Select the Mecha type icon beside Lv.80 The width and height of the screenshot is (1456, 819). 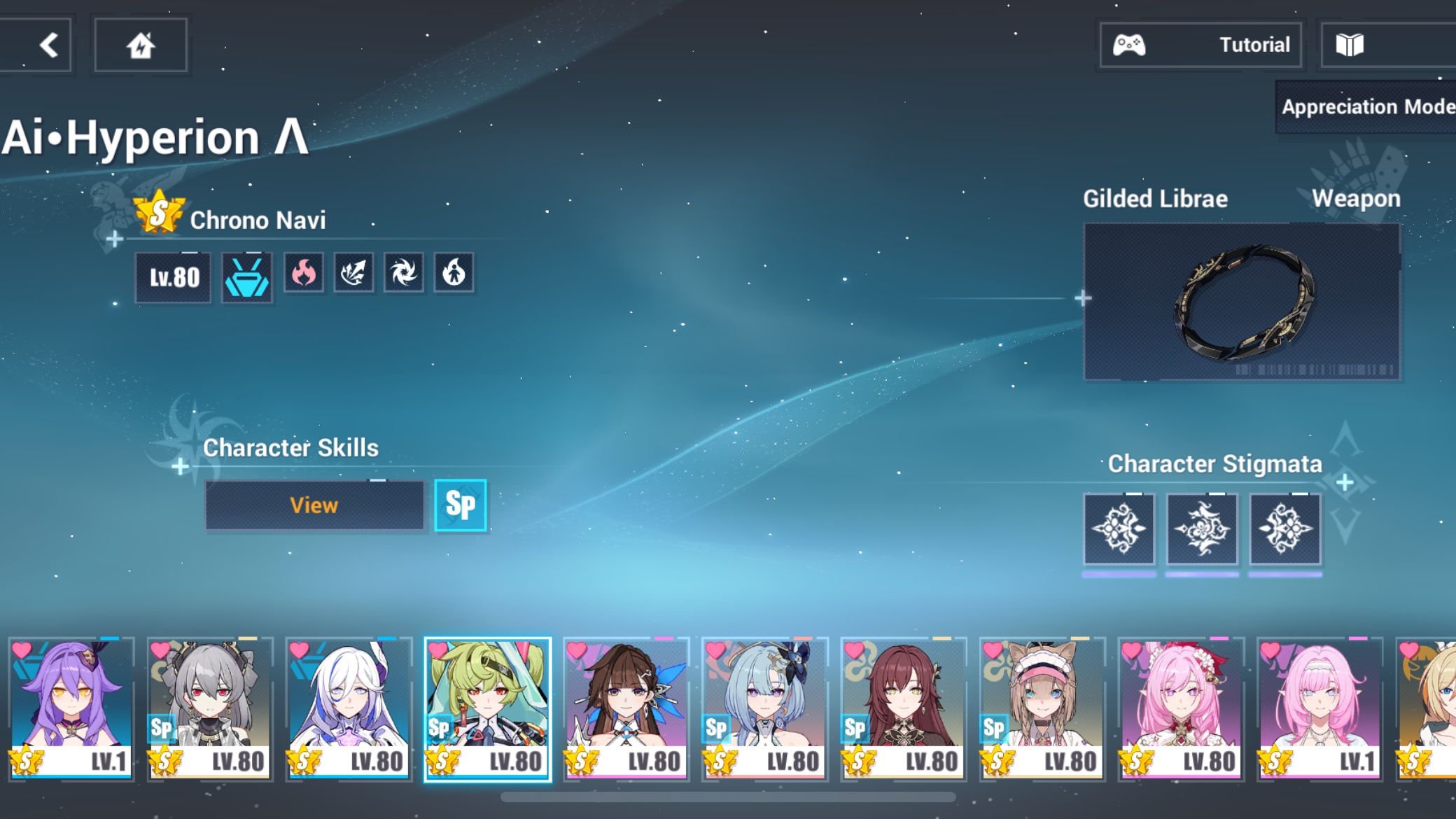pos(246,274)
